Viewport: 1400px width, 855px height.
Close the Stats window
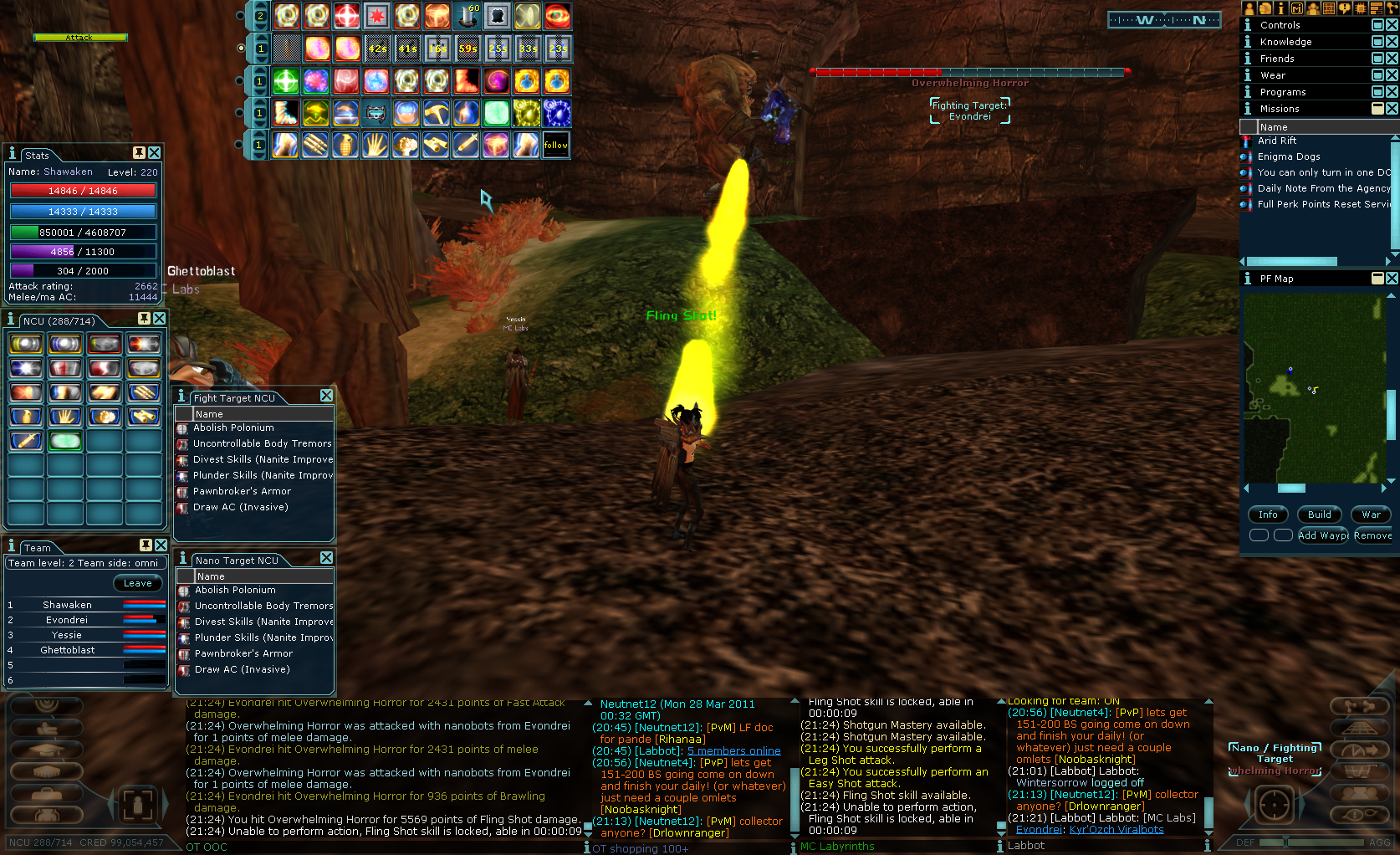(x=155, y=153)
